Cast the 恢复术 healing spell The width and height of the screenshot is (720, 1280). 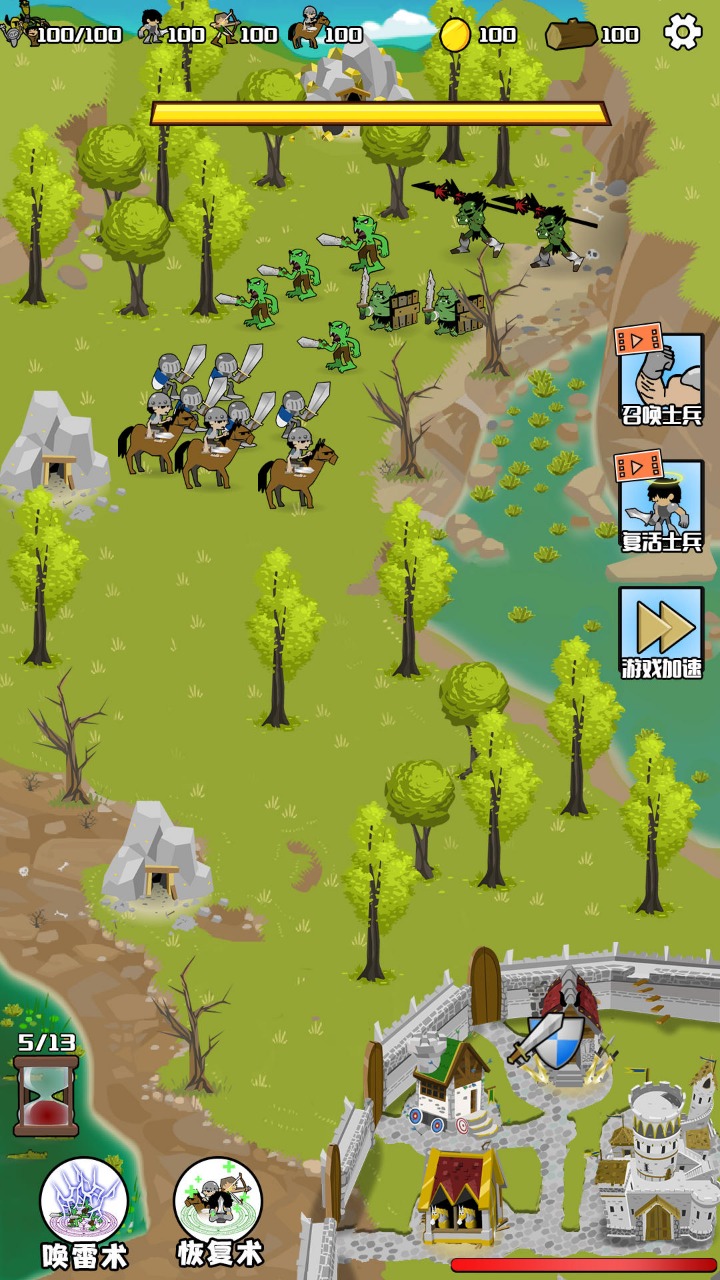[218, 1203]
